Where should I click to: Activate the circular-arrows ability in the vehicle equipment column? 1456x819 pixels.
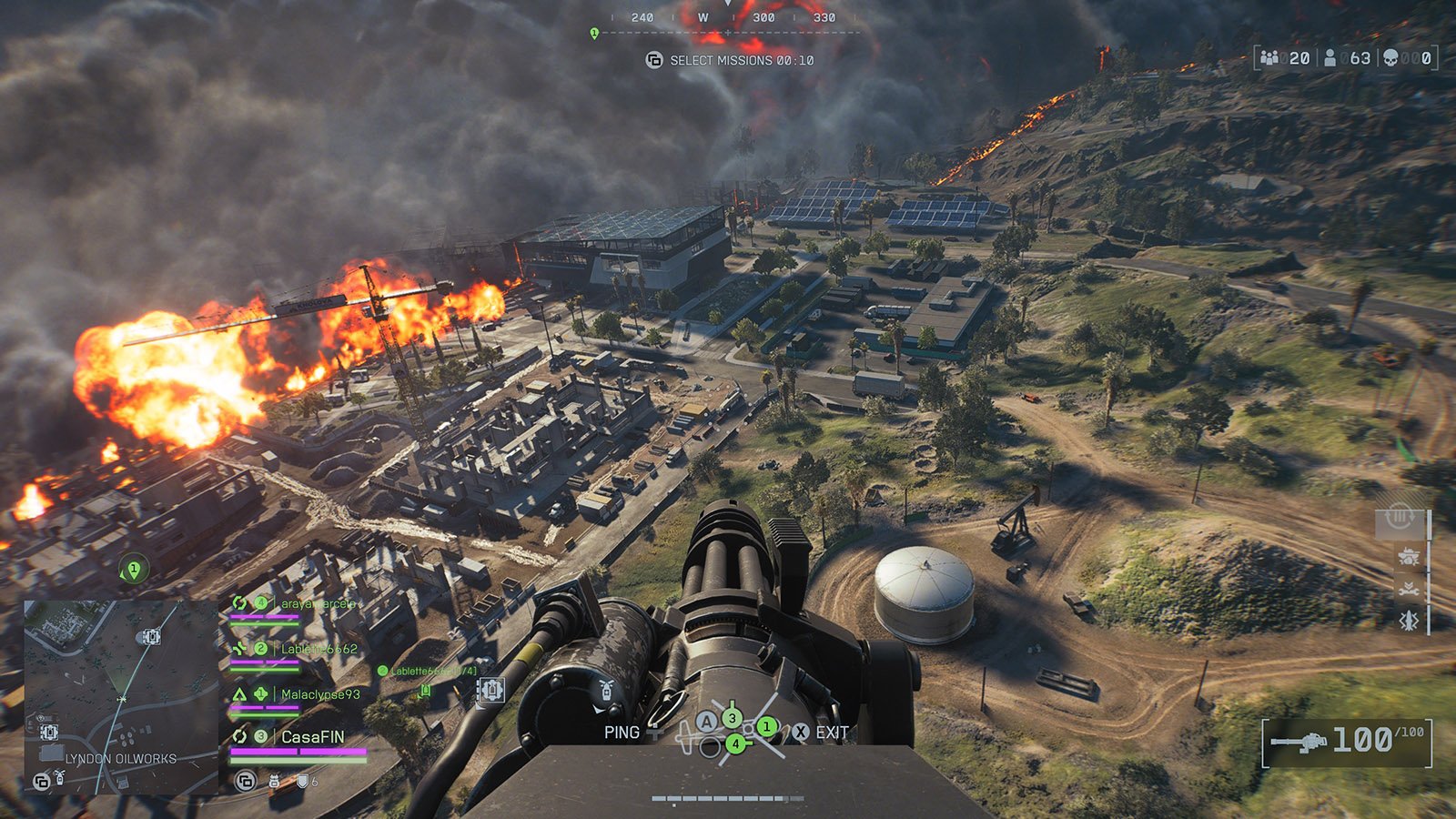[x=1399, y=520]
